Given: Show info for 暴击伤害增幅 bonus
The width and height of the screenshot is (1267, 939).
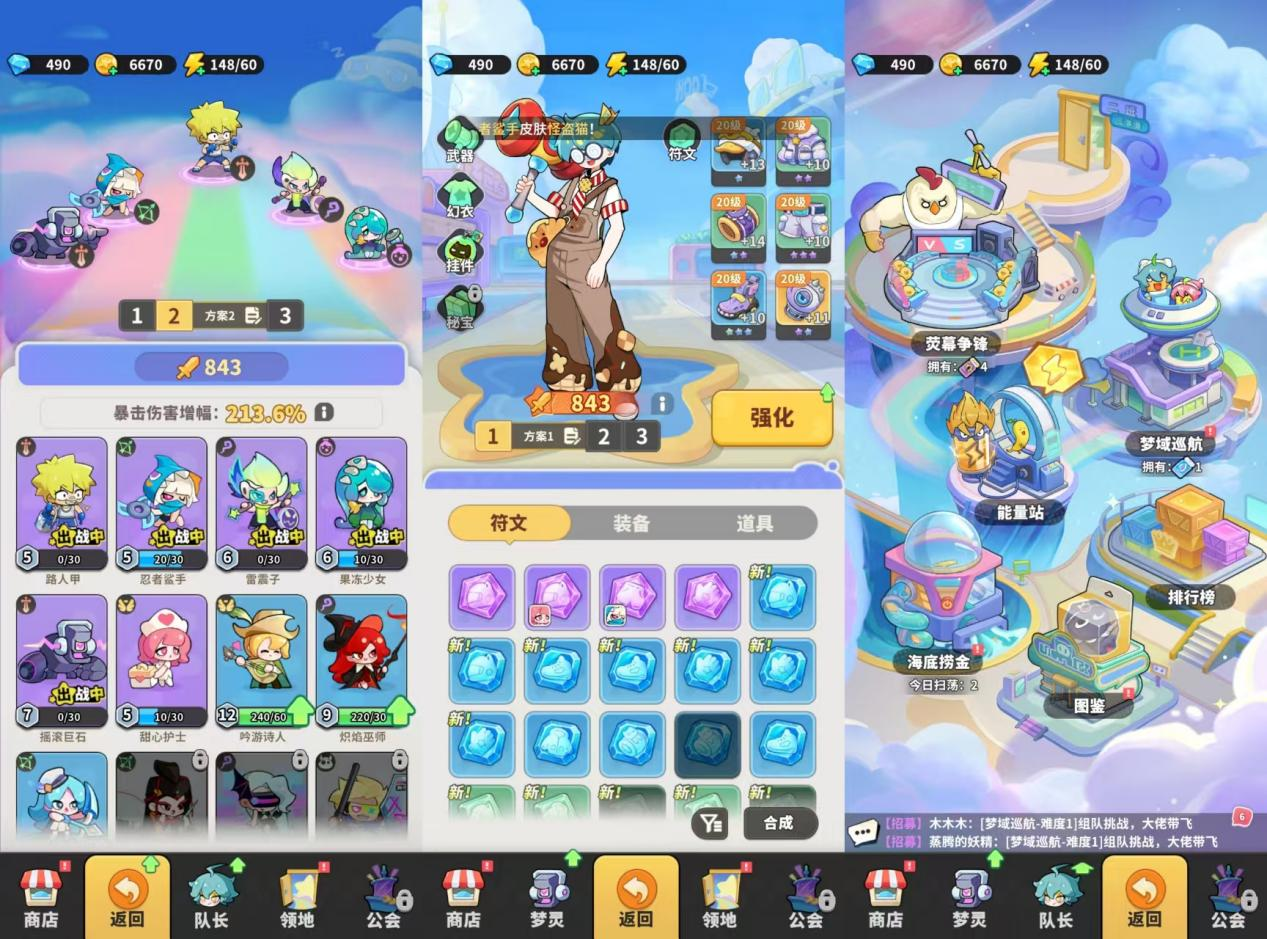Looking at the screenshot, I should (x=324, y=413).
